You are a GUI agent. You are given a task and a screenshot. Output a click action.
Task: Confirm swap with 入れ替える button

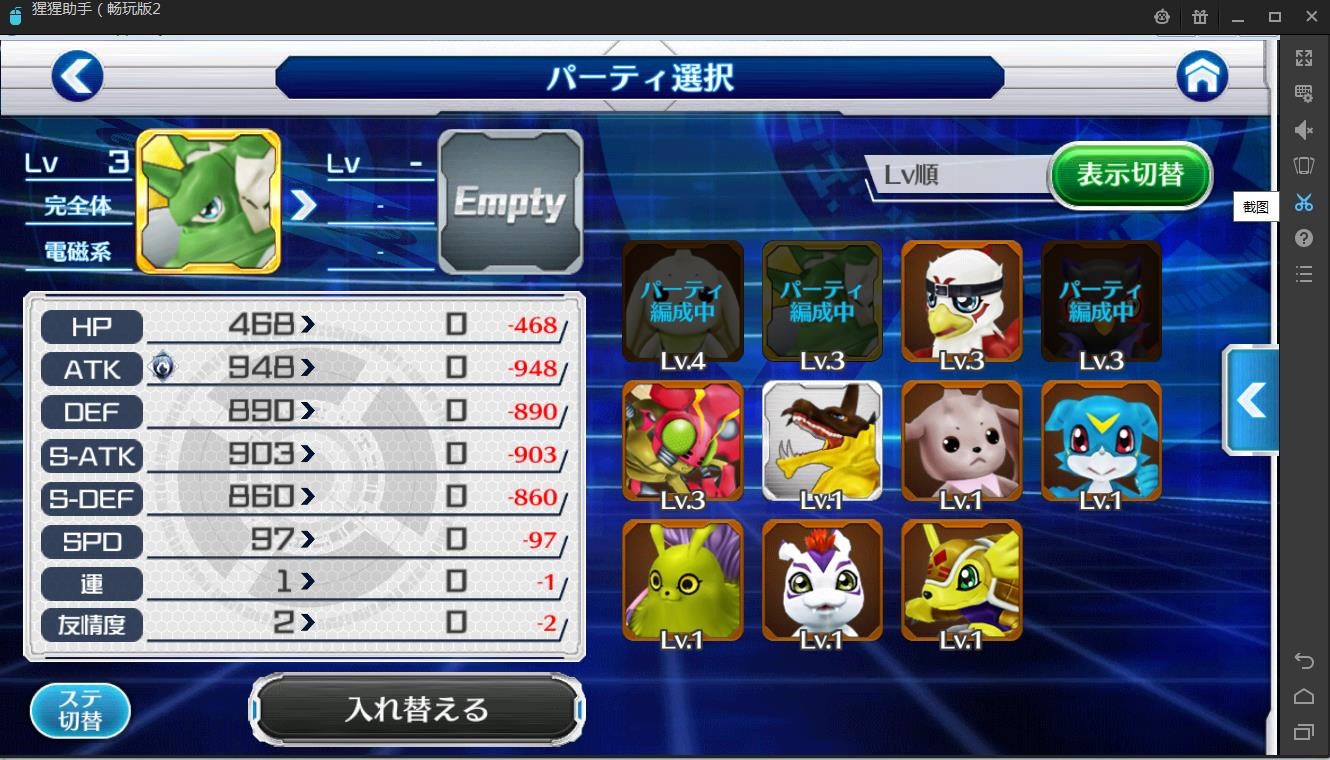click(416, 709)
